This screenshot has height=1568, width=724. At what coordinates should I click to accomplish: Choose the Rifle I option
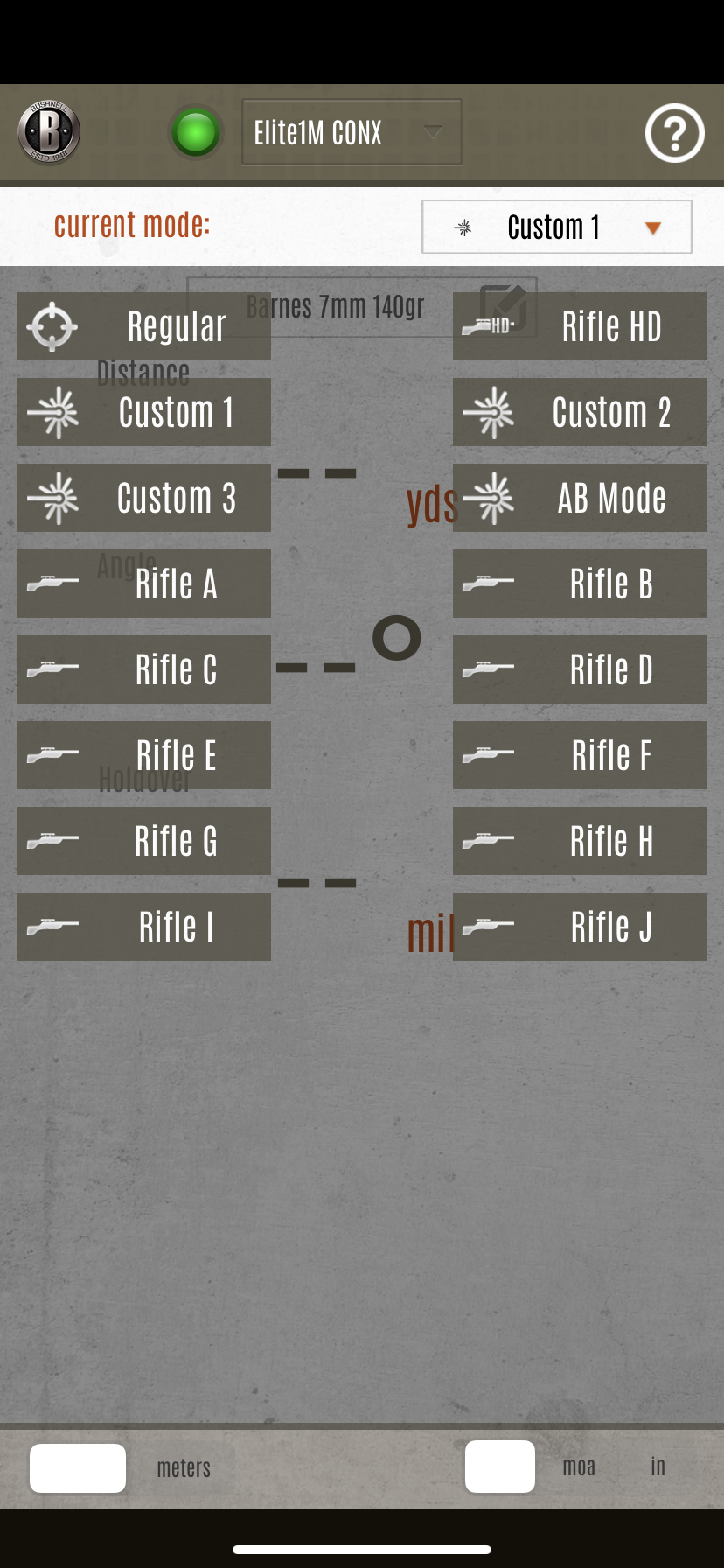(x=144, y=927)
